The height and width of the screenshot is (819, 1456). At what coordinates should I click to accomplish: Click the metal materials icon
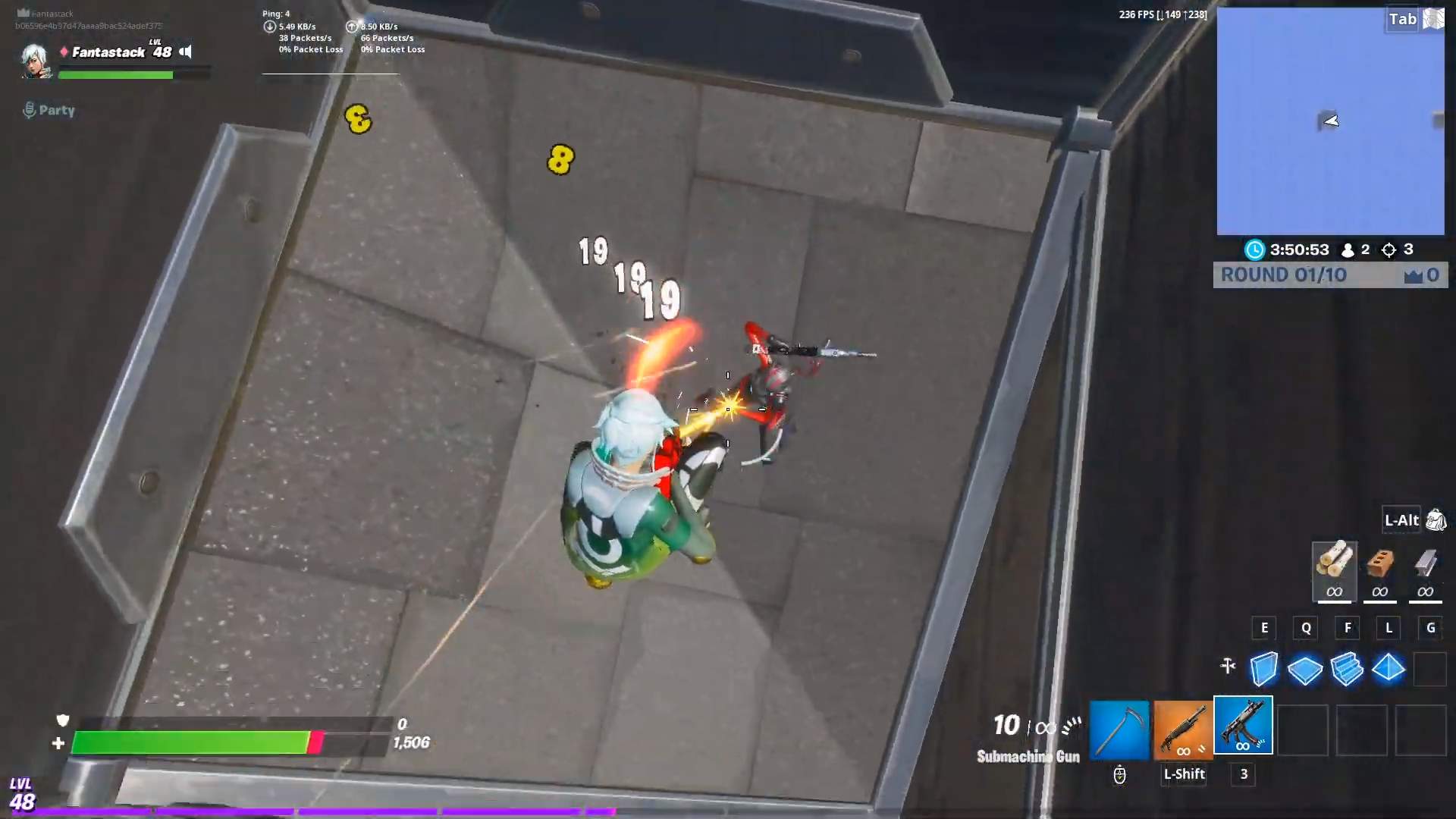(1424, 573)
